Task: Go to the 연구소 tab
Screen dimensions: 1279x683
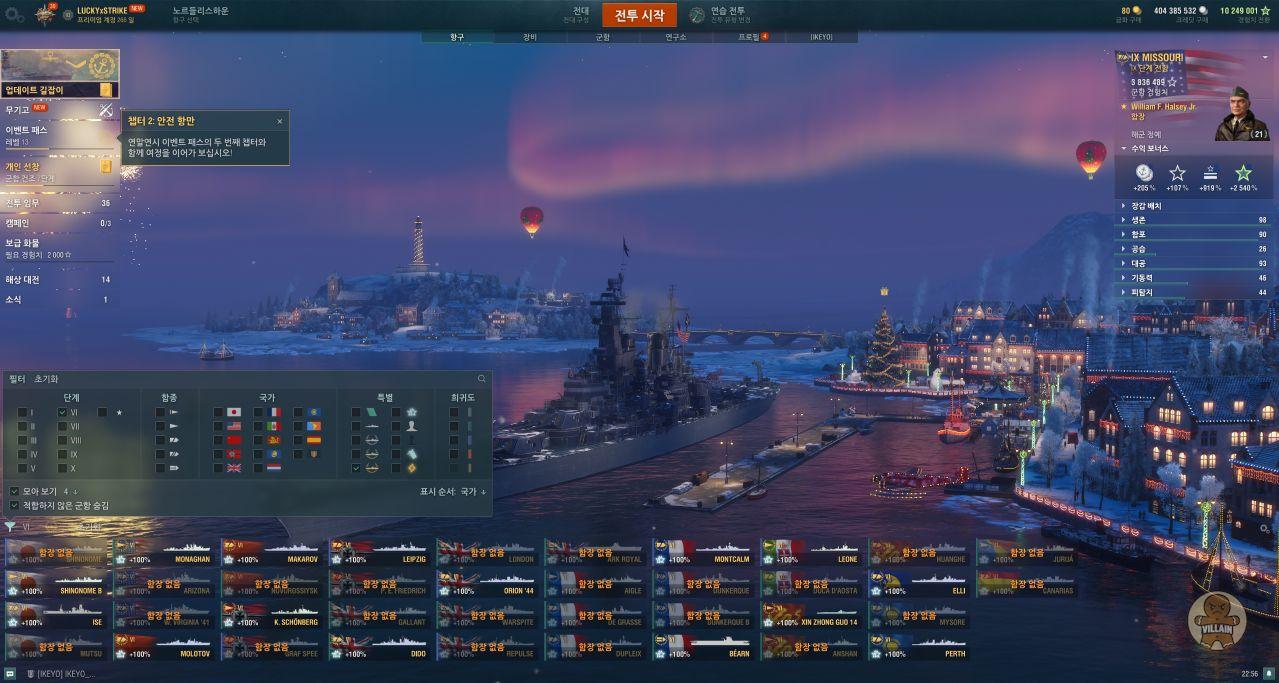Action: tap(675, 37)
